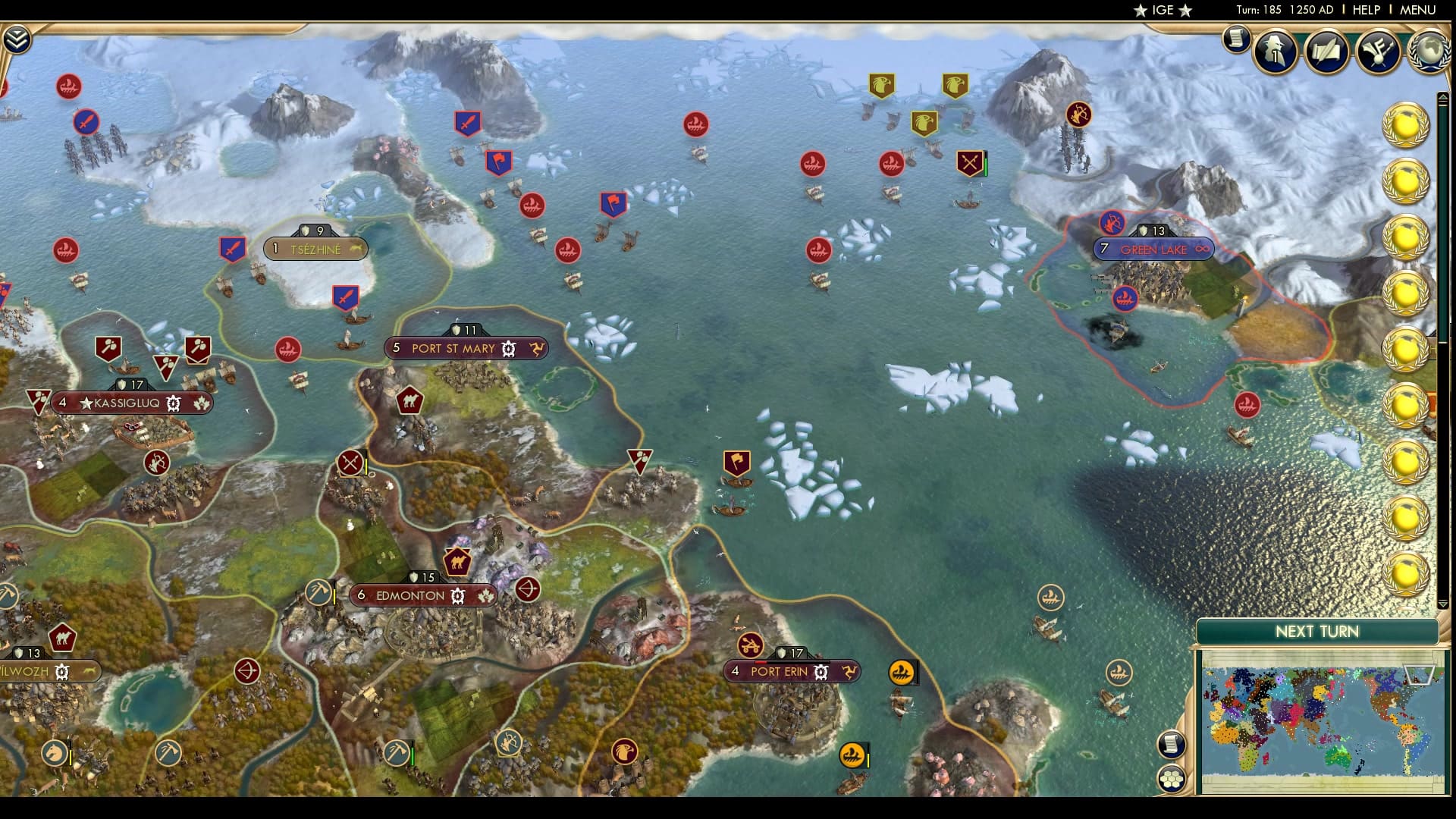Click the small notification log scroll icon

click(x=1235, y=39)
